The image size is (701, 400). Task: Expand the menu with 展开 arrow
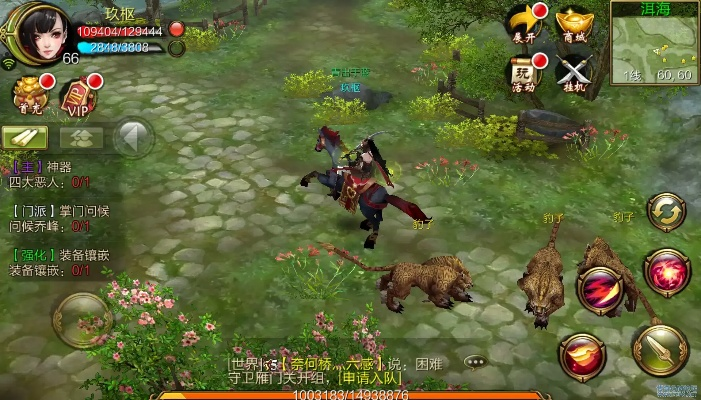(525, 23)
